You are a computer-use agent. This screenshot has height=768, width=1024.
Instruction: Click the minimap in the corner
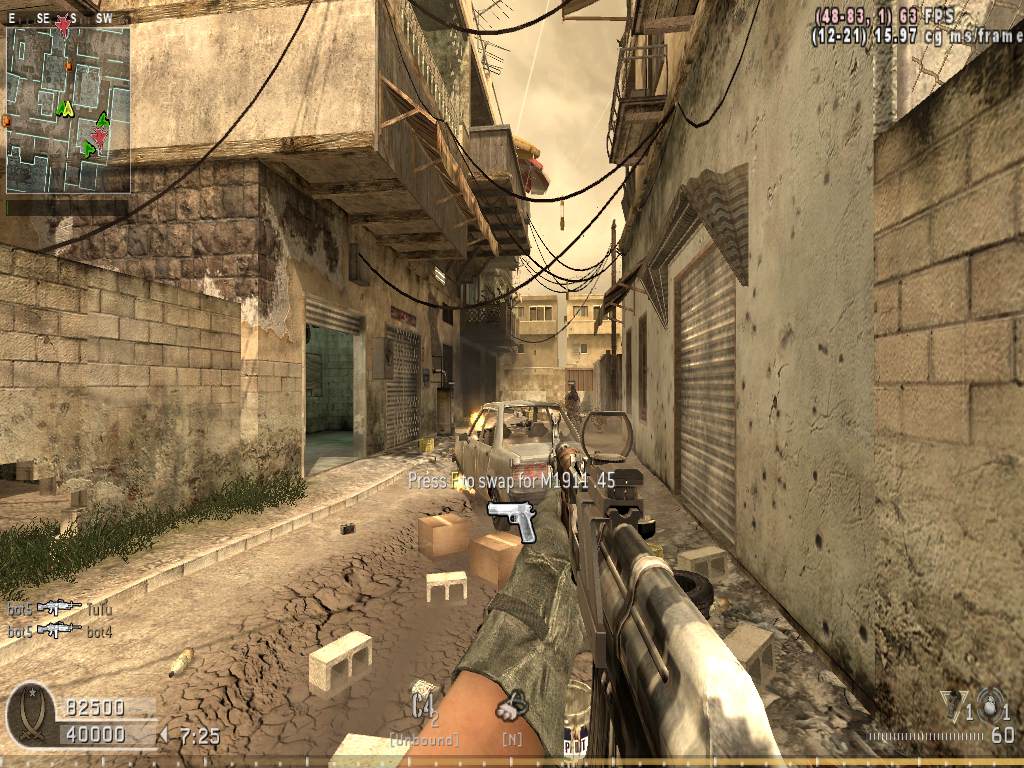point(68,108)
